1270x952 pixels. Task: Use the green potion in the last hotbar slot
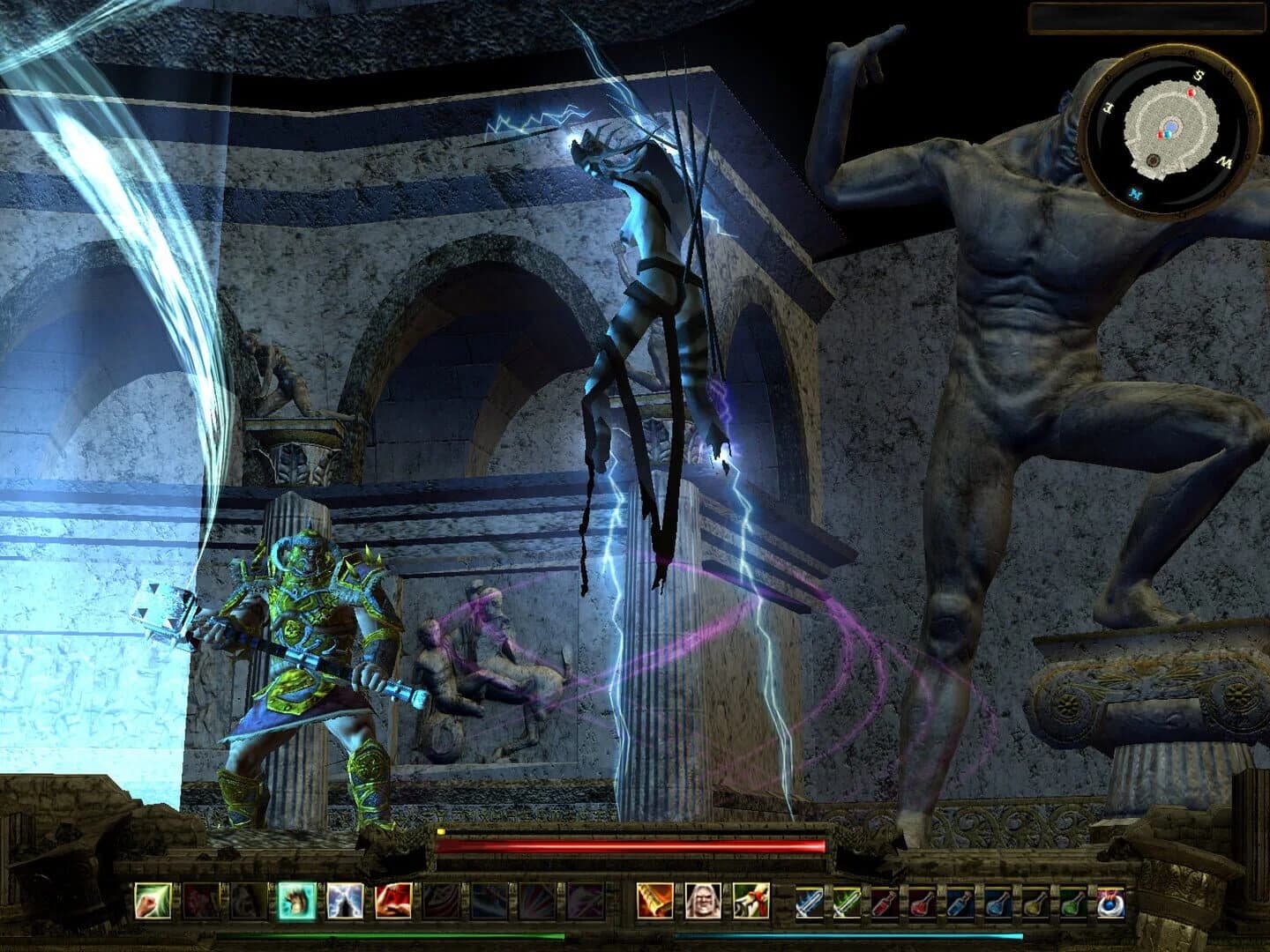tap(1073, 903)
